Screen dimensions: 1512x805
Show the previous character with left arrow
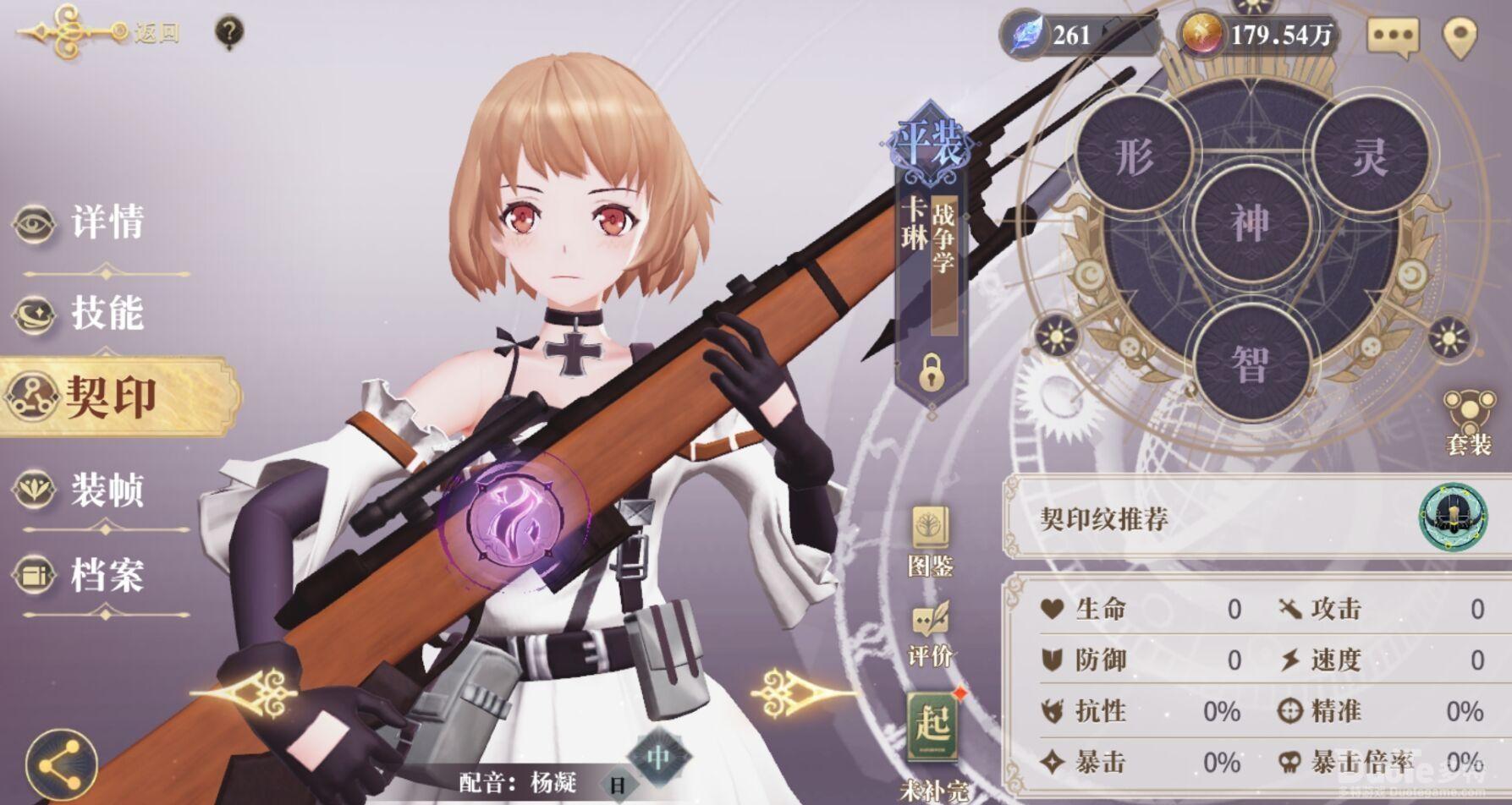(x=254, y=693)
